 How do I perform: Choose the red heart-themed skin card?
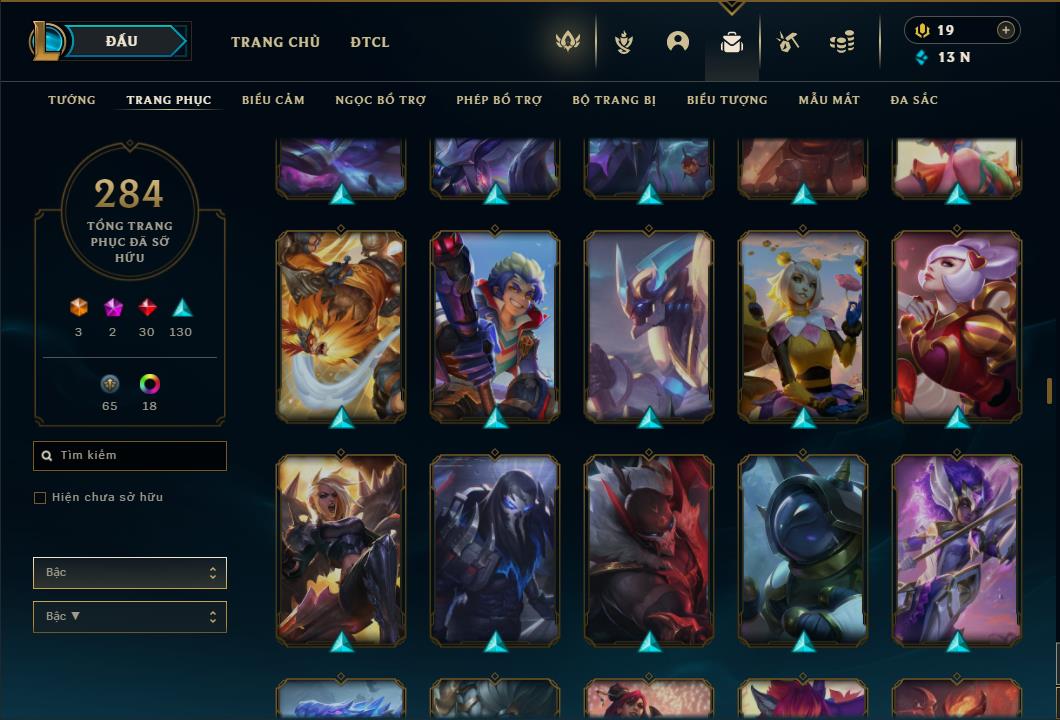(x=957, y=325)
